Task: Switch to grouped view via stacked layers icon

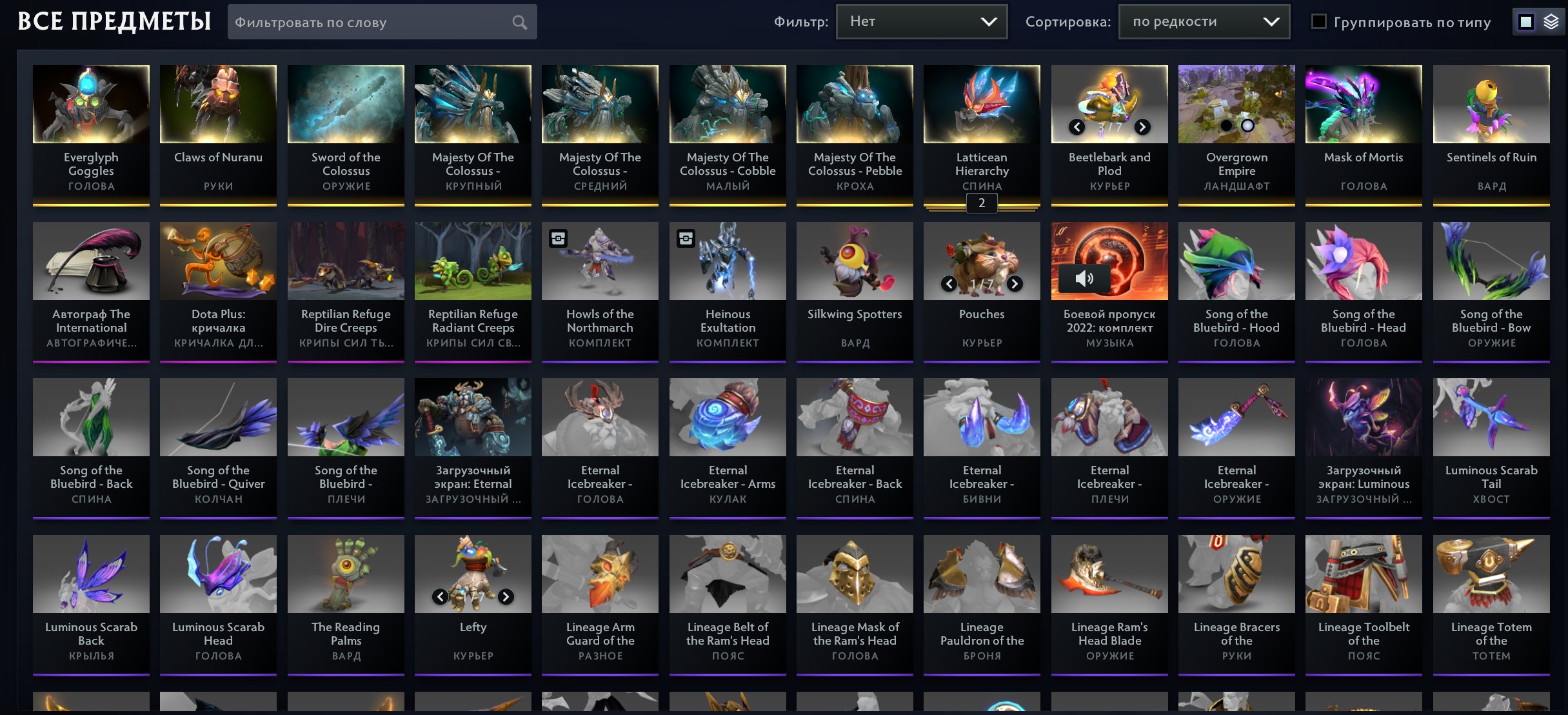Action: [x=1550, y=21]
